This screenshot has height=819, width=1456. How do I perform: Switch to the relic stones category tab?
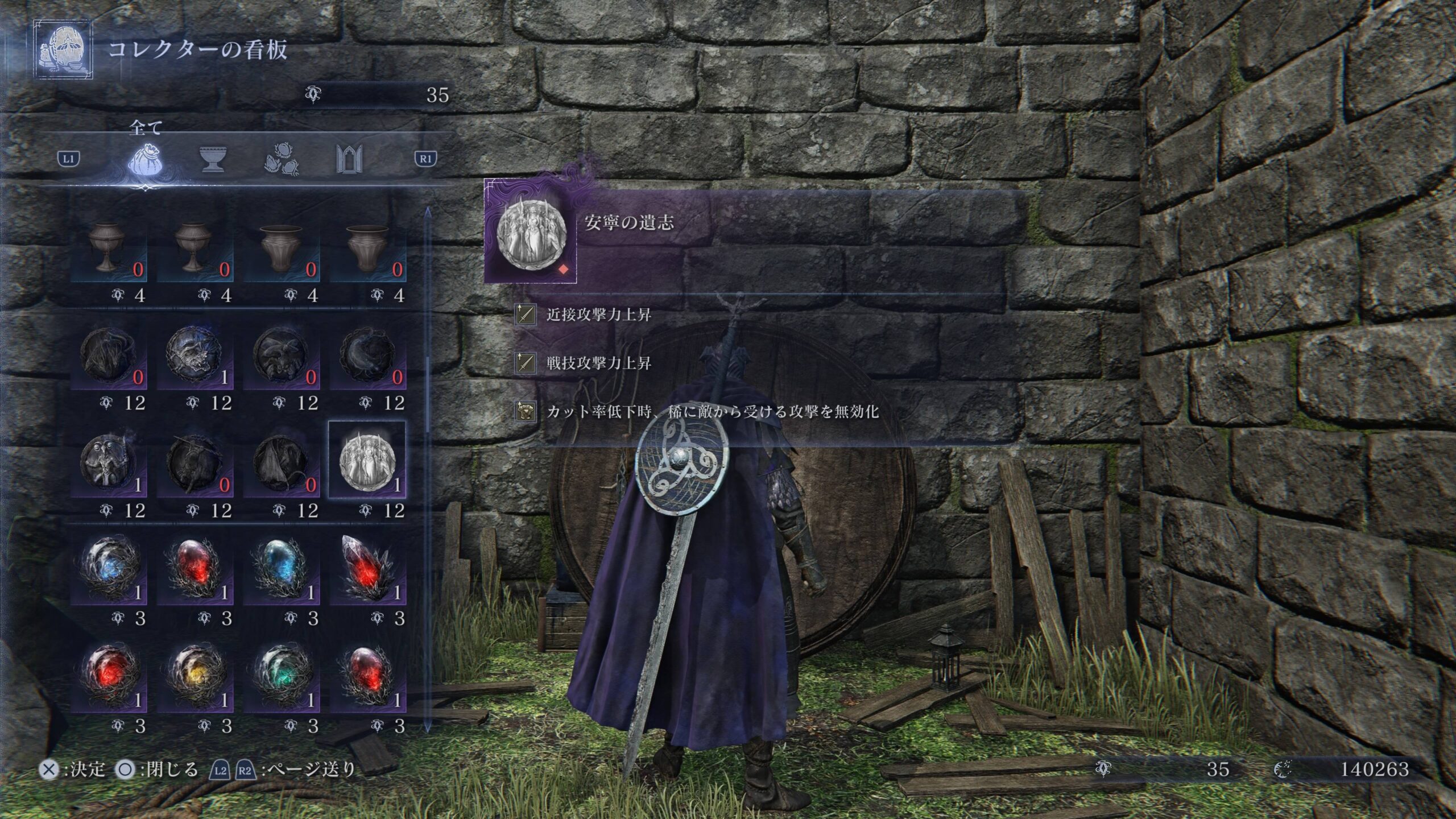[x=282, y=160]
